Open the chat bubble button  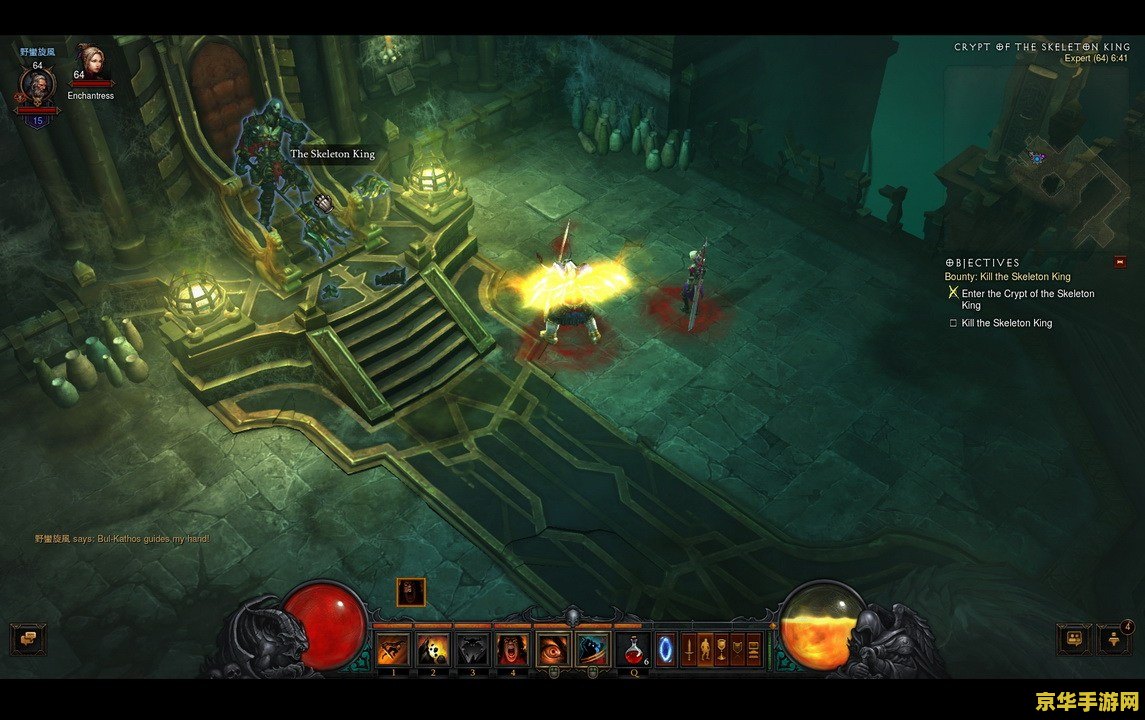point(28,637)
